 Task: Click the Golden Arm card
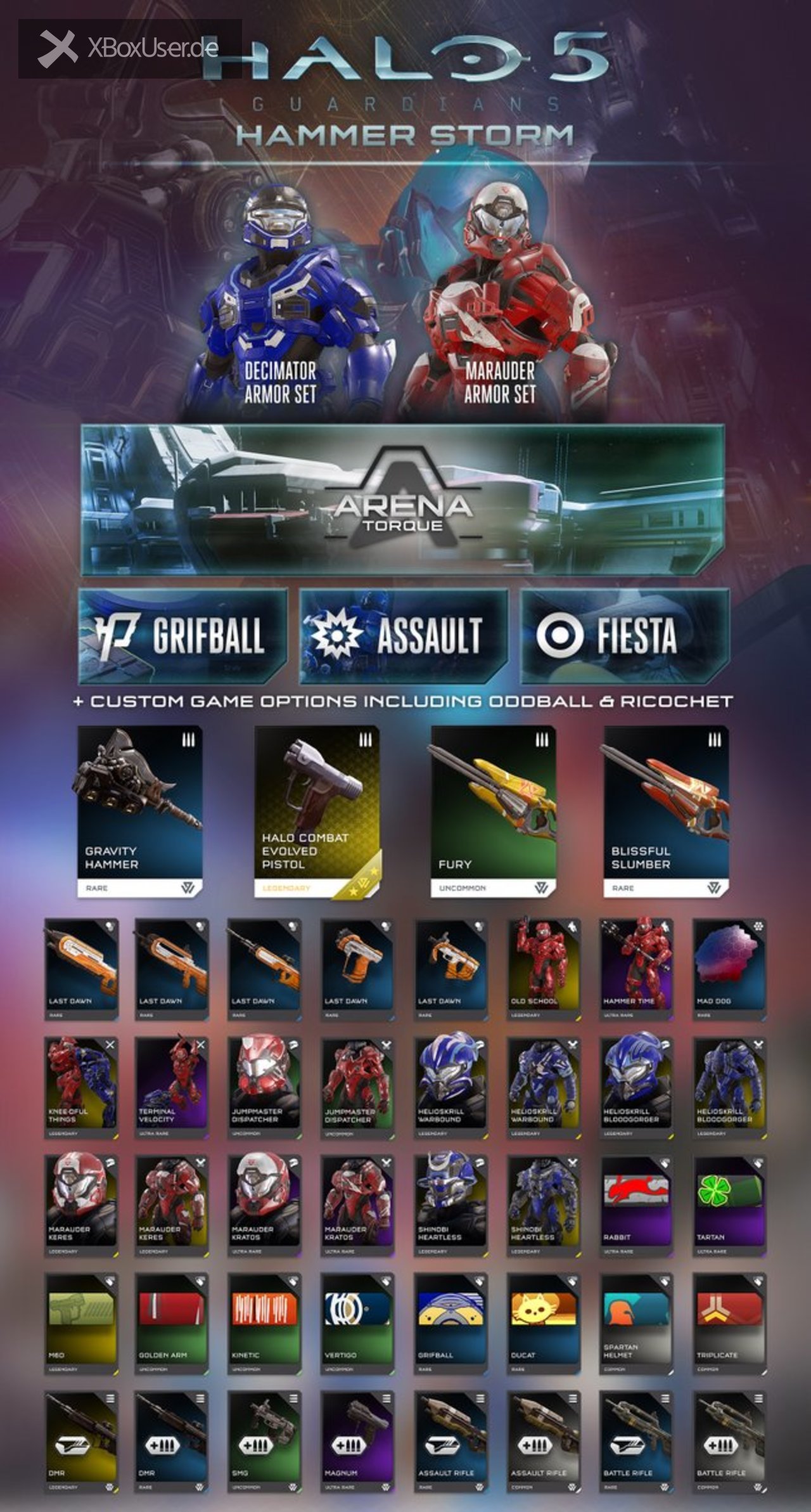point(172,1323)
